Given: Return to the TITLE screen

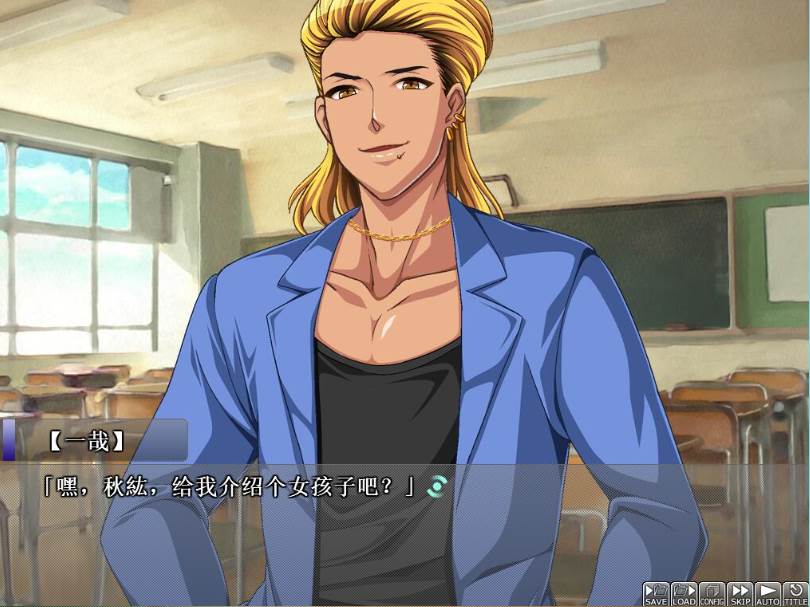Looking at the screenshot, I should pyautogui.click(x=795, y=594).
